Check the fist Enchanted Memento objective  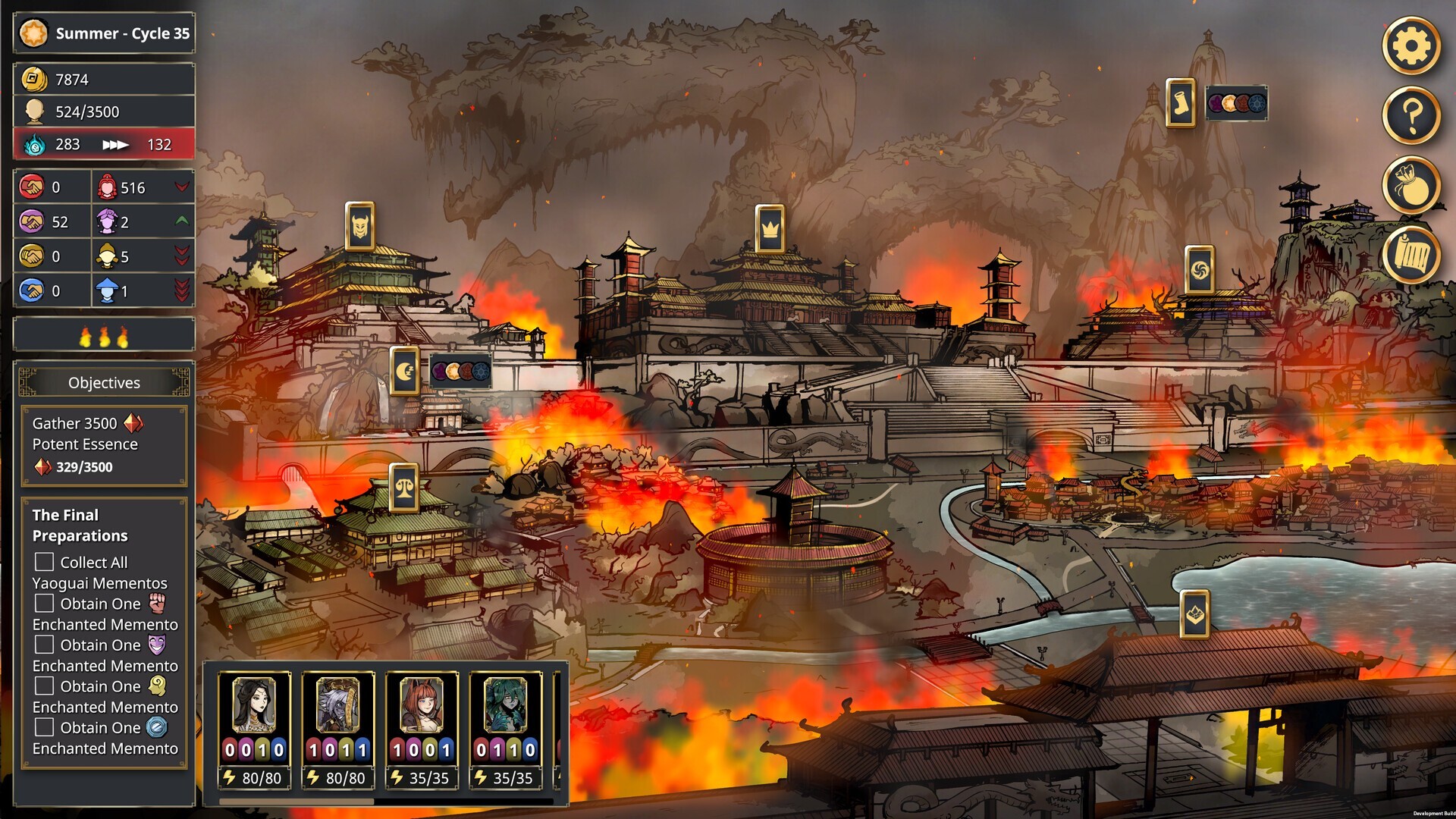point(43,604)
